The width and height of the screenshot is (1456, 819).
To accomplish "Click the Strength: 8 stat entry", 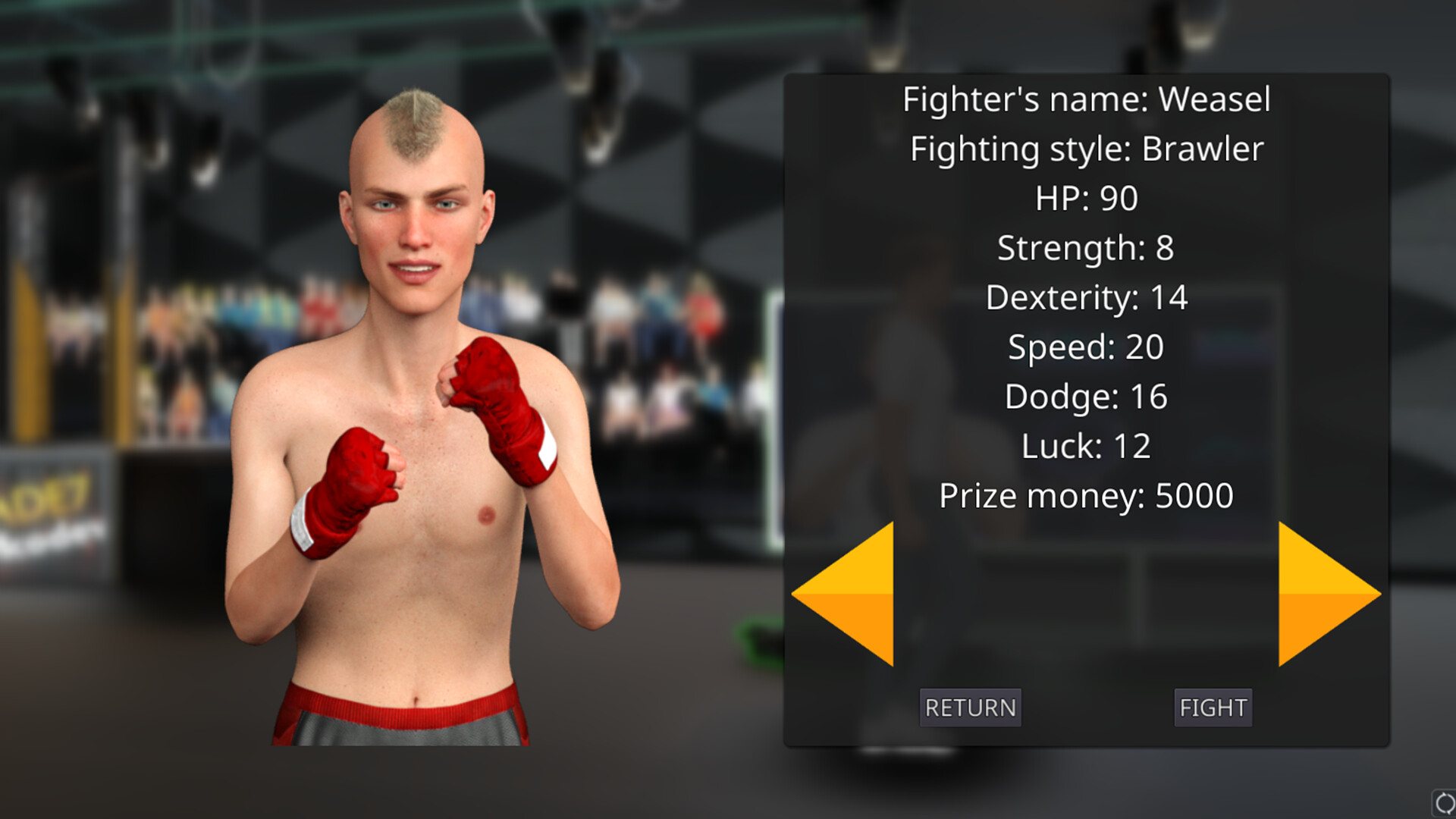I will click(x=1087, y=247).
